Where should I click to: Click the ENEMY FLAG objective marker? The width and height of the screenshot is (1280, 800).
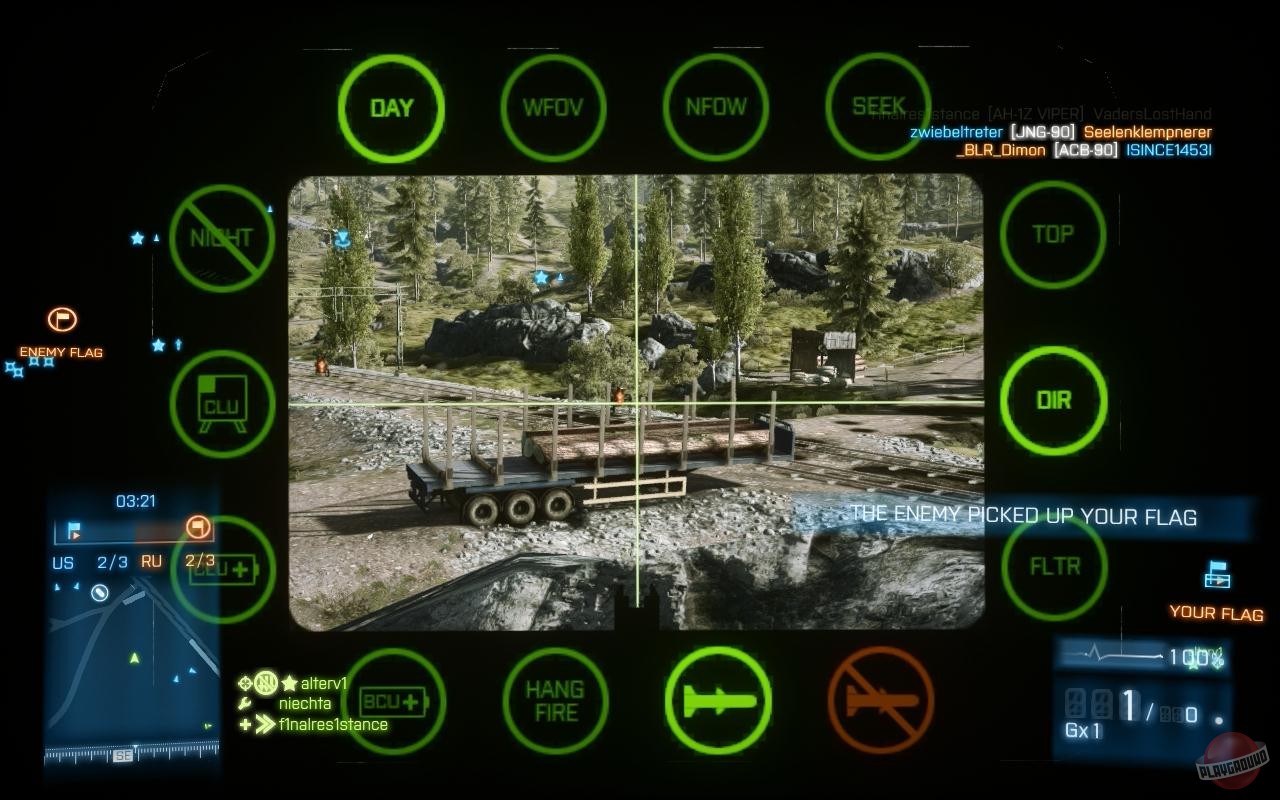coord(62,320)
